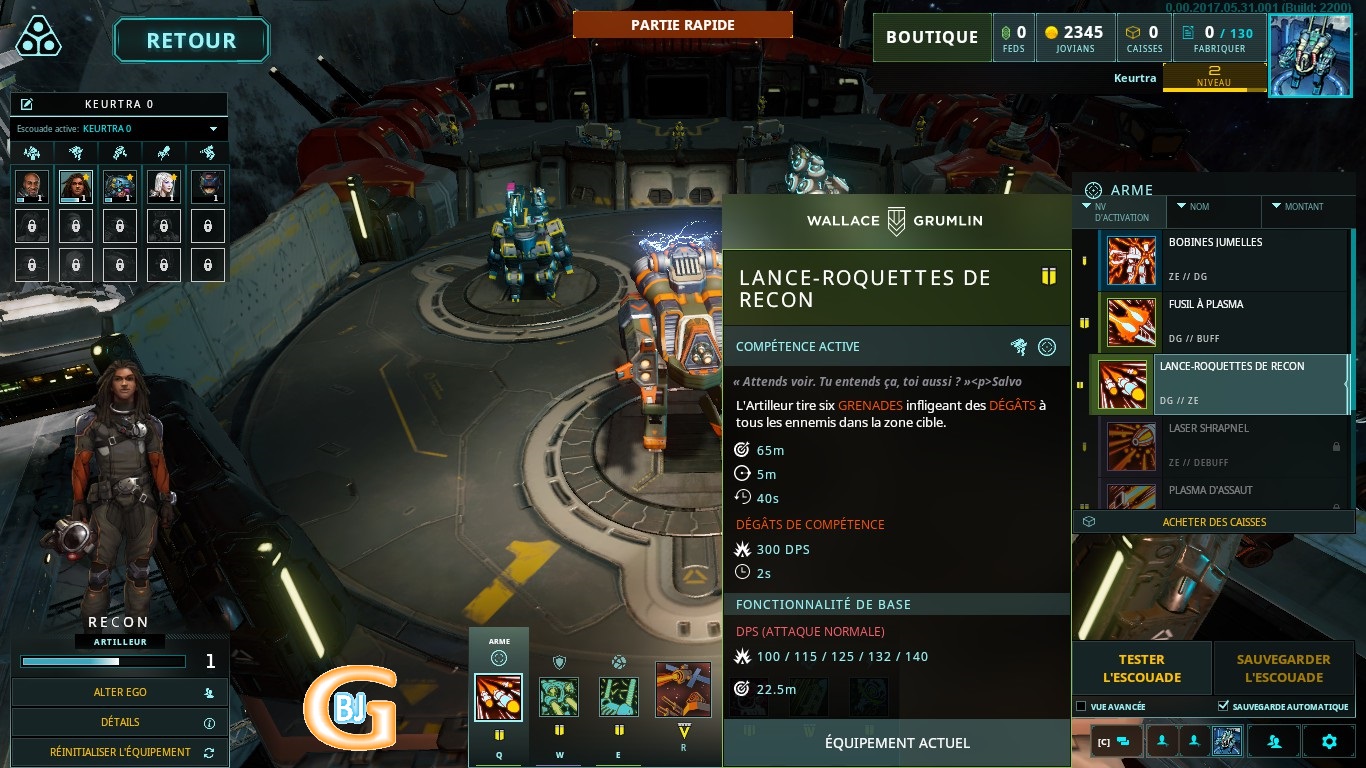
Task: Go back with the RETOUR button
Action: [x=191, y=41]
